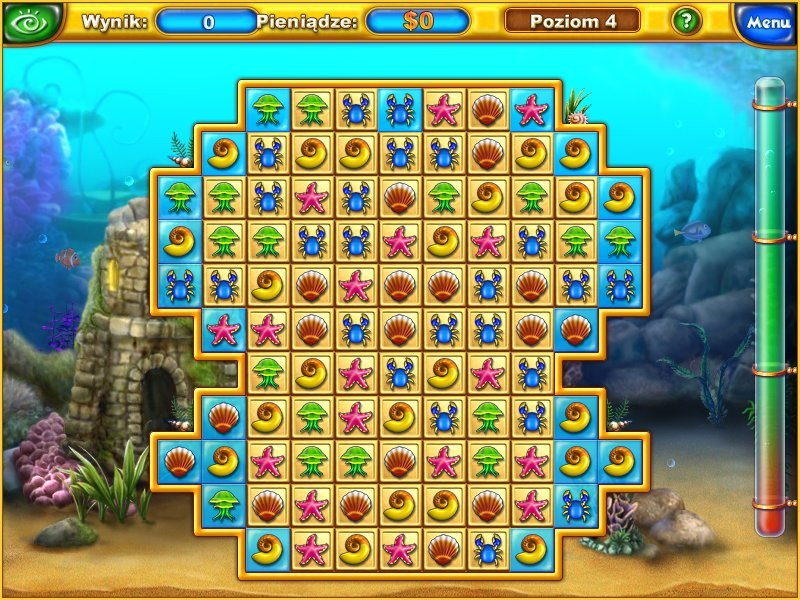
Task: Open the green eye aquarium button
Action: coord(32,22)
